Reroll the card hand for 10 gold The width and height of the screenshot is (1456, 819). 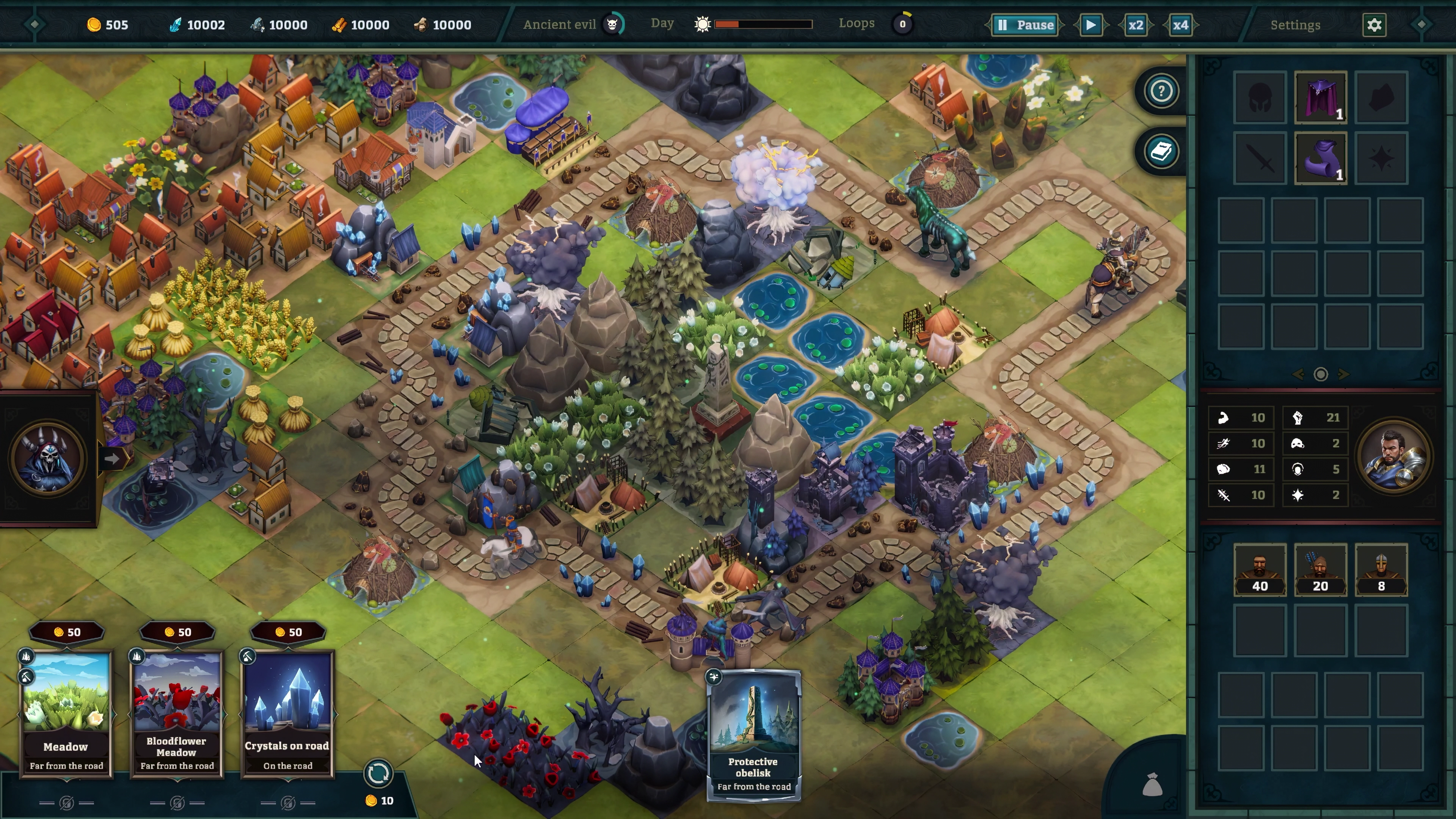(378, 773)
